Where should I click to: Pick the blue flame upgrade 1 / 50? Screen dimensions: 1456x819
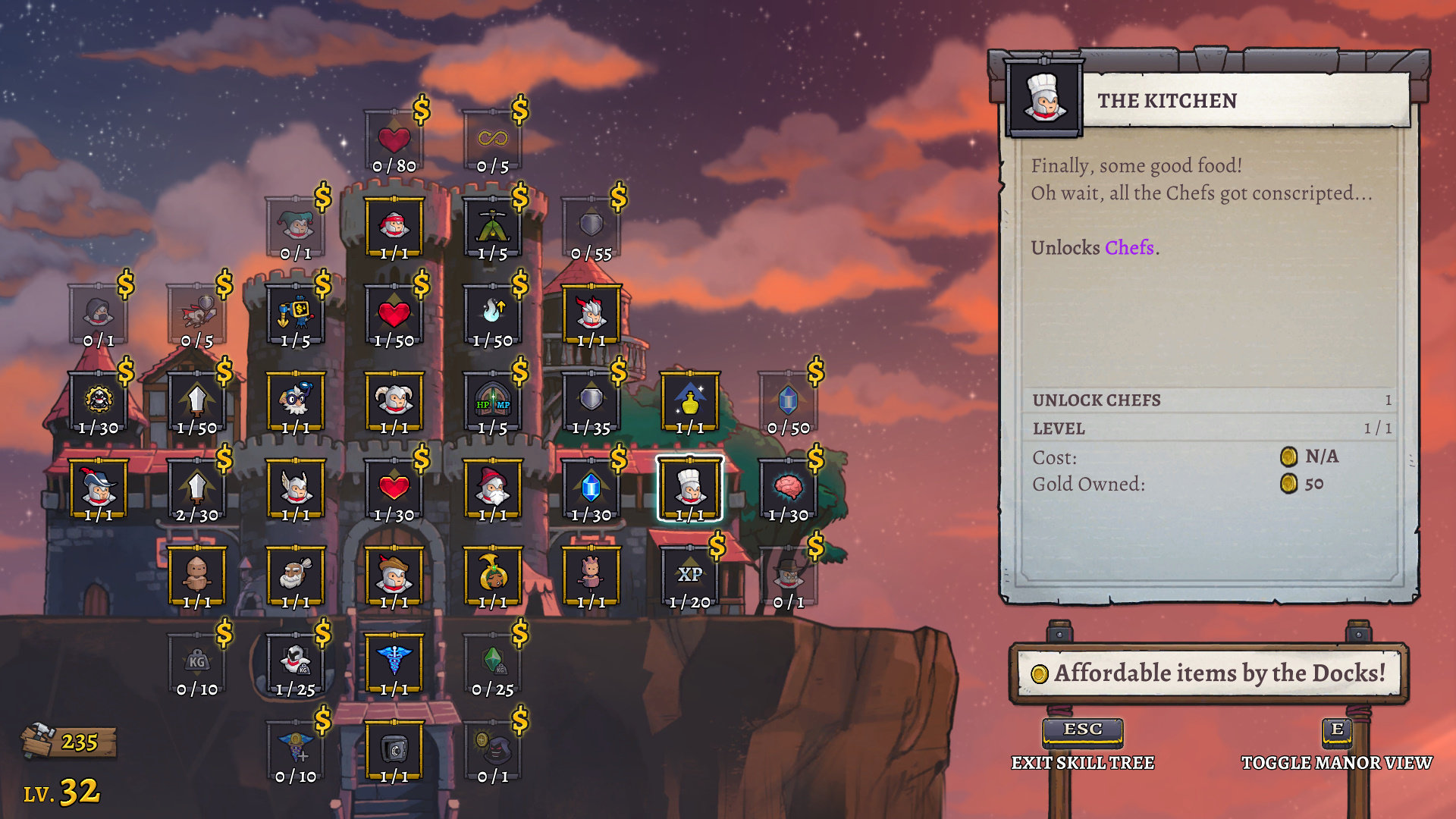coord(492,313)
